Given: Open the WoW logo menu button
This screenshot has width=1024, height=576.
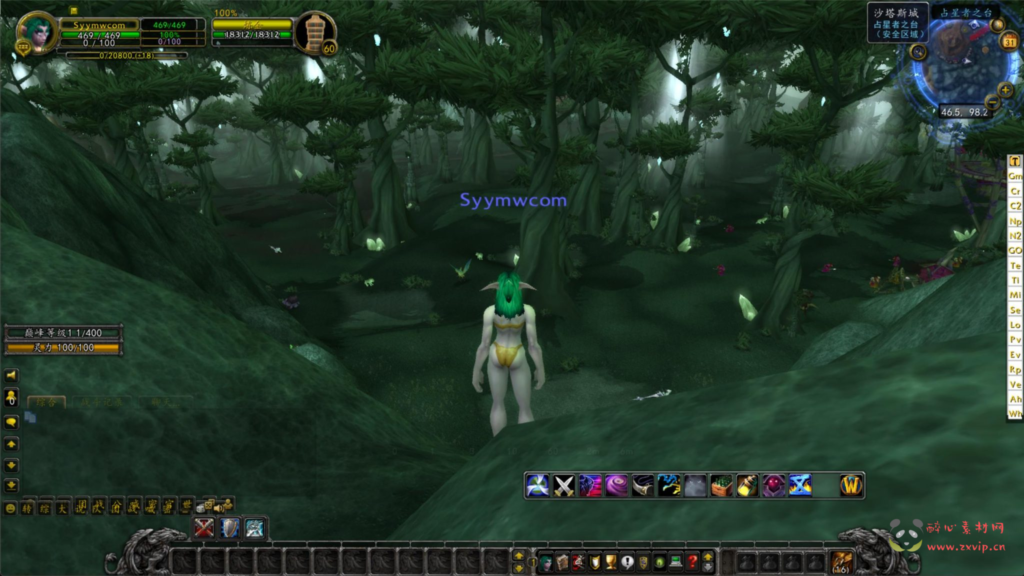Looking at the screenshot, I should pos(851,485).
